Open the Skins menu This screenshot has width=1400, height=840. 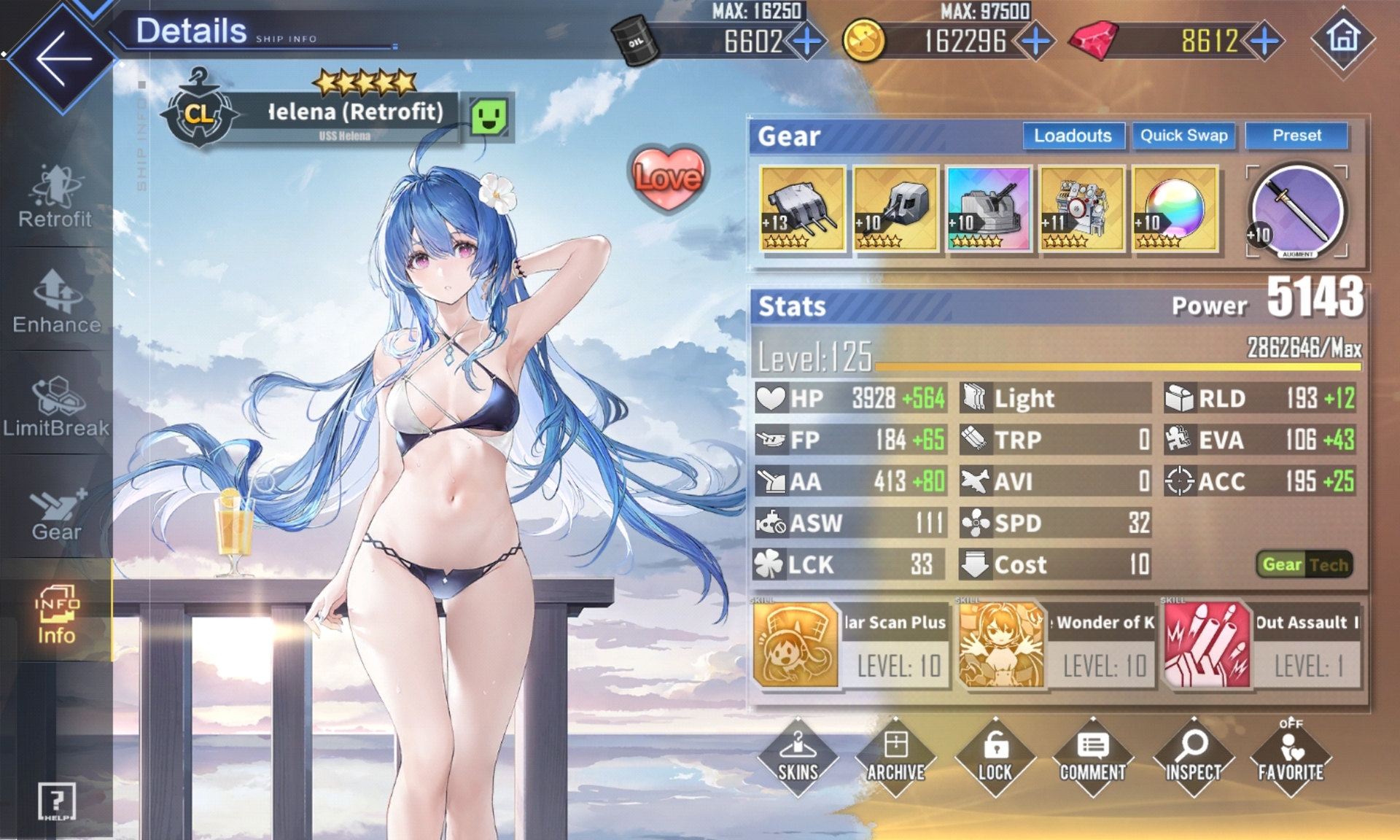(798, 757)
